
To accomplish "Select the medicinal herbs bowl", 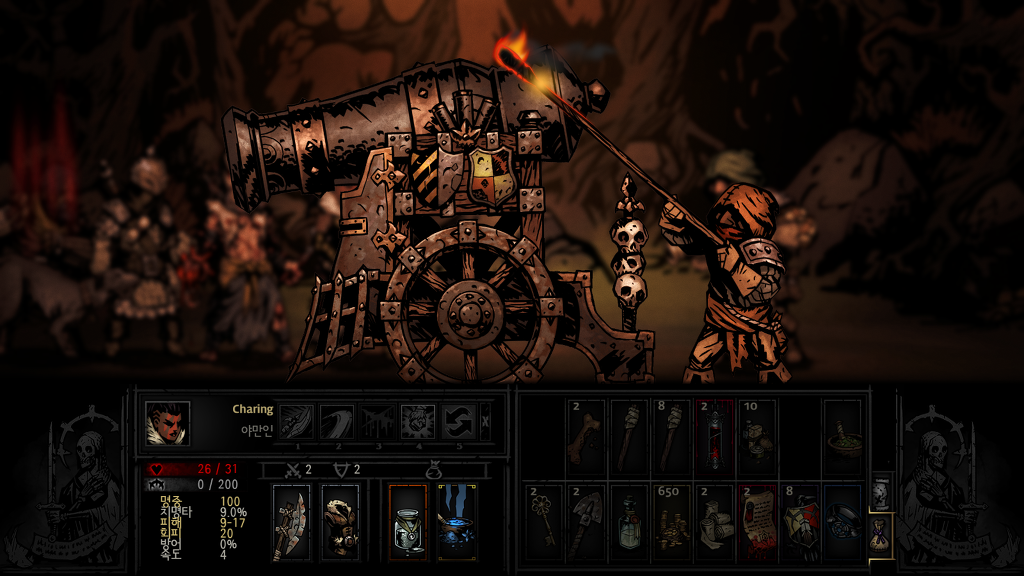I will (x=842, y=437).
